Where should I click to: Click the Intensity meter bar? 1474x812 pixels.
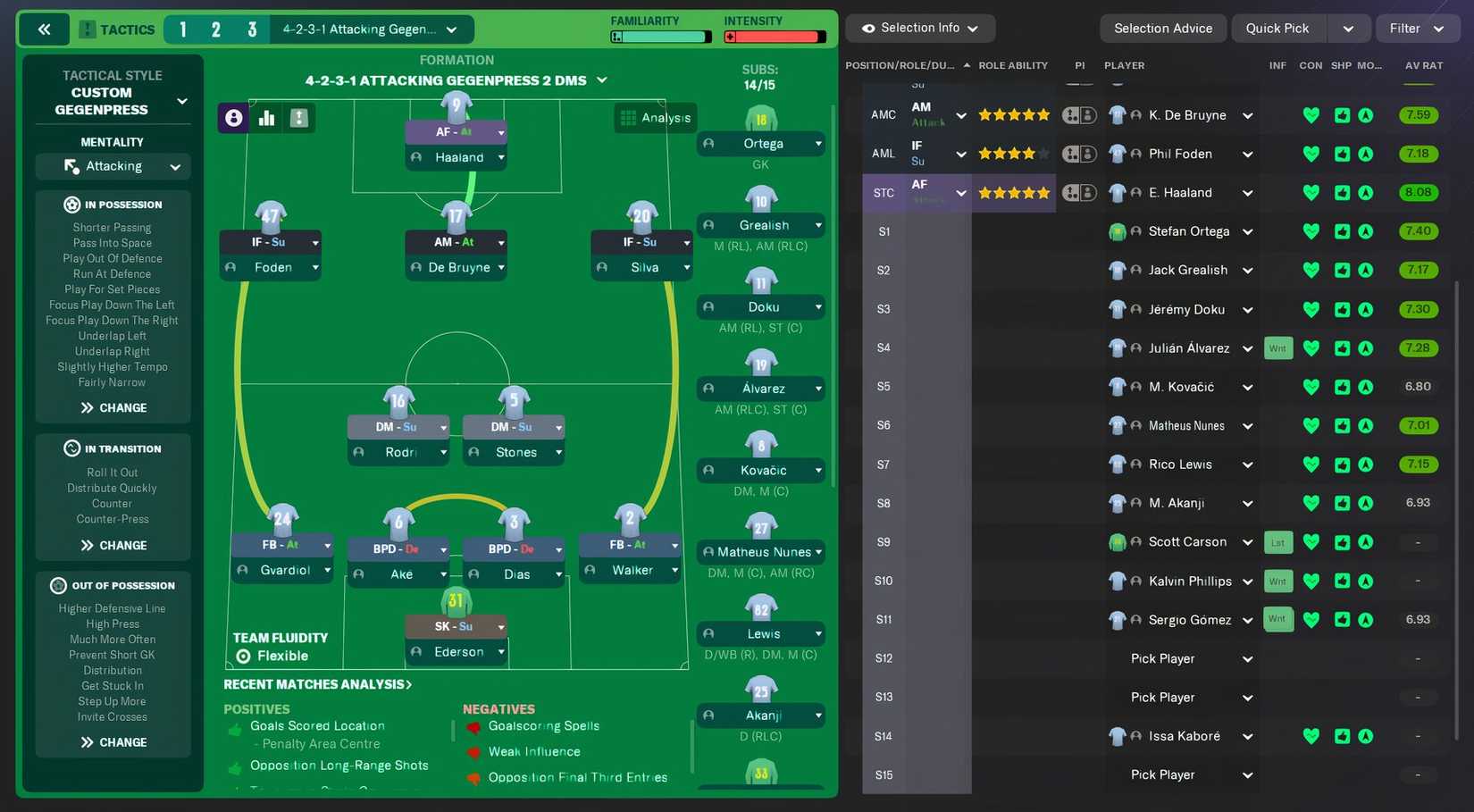click(775, 38)
